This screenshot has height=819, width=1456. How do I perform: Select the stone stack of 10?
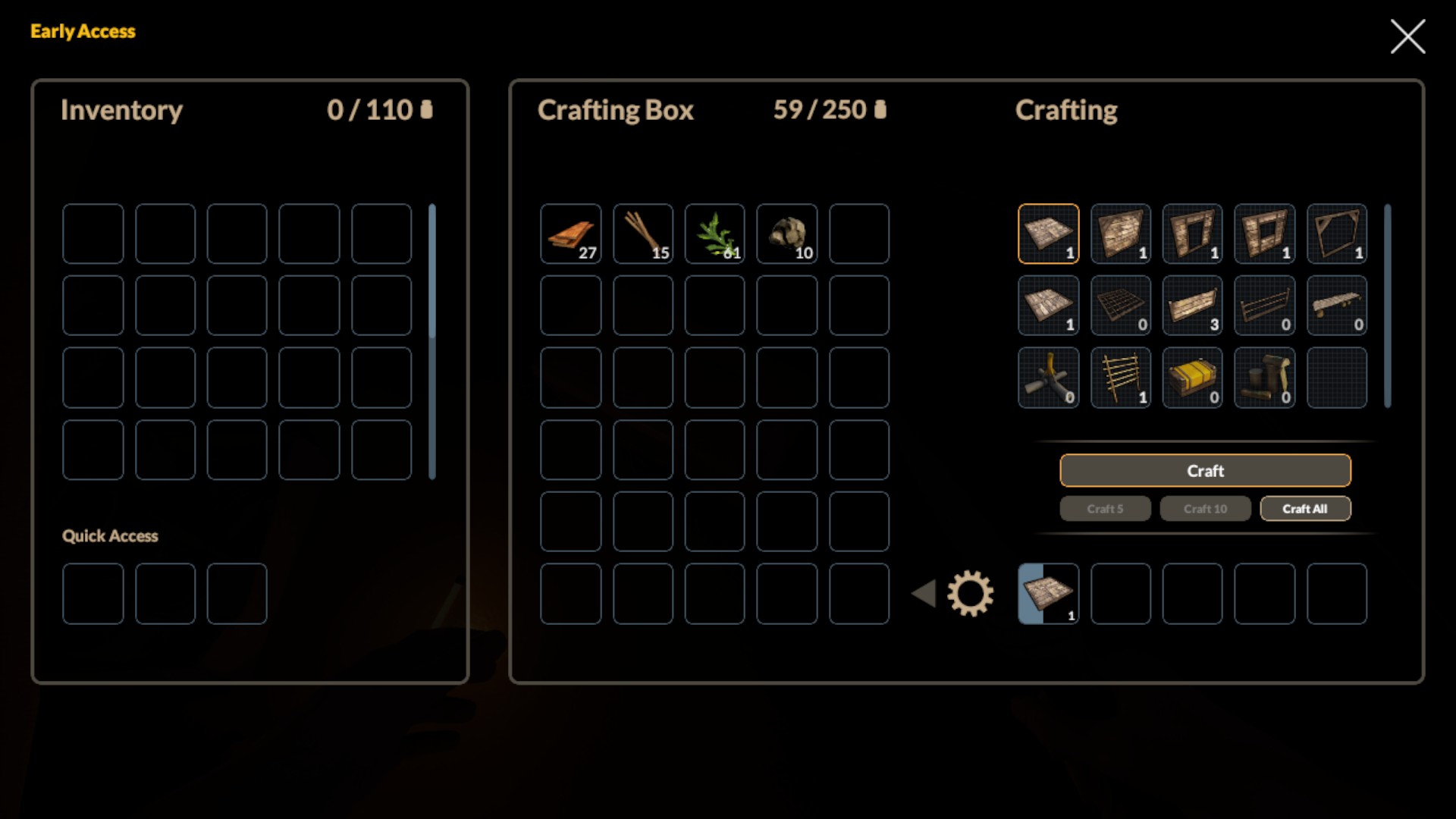[787, 234]
